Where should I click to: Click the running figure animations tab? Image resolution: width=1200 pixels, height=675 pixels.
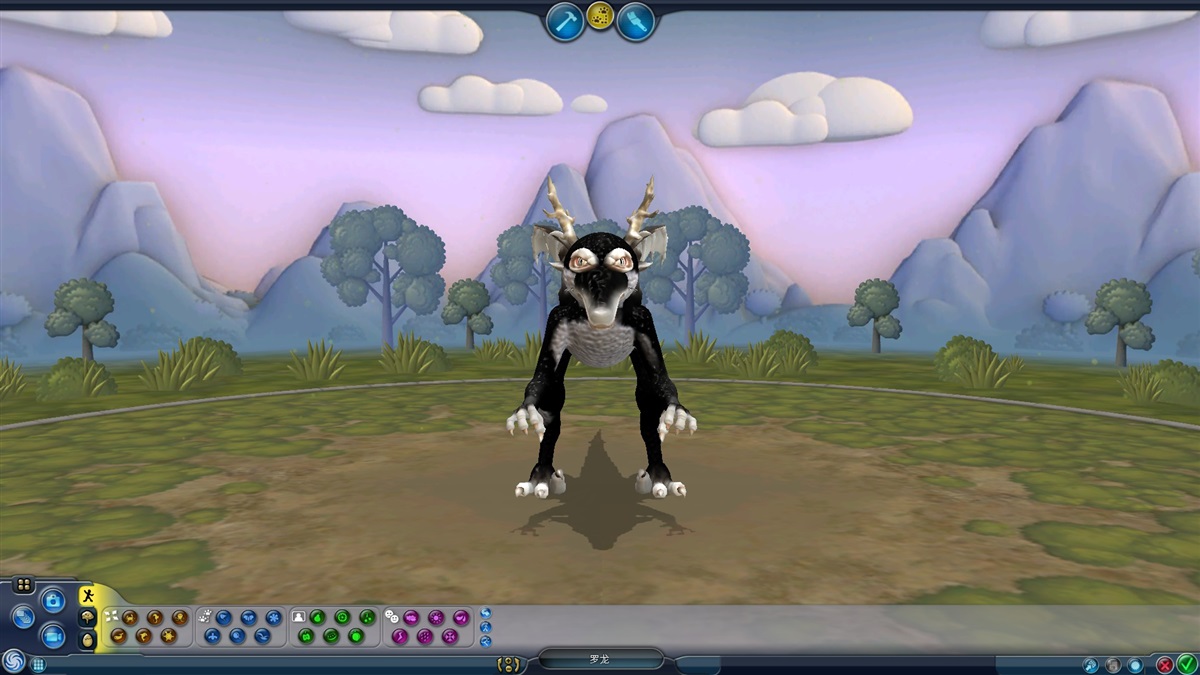point(88,596)
